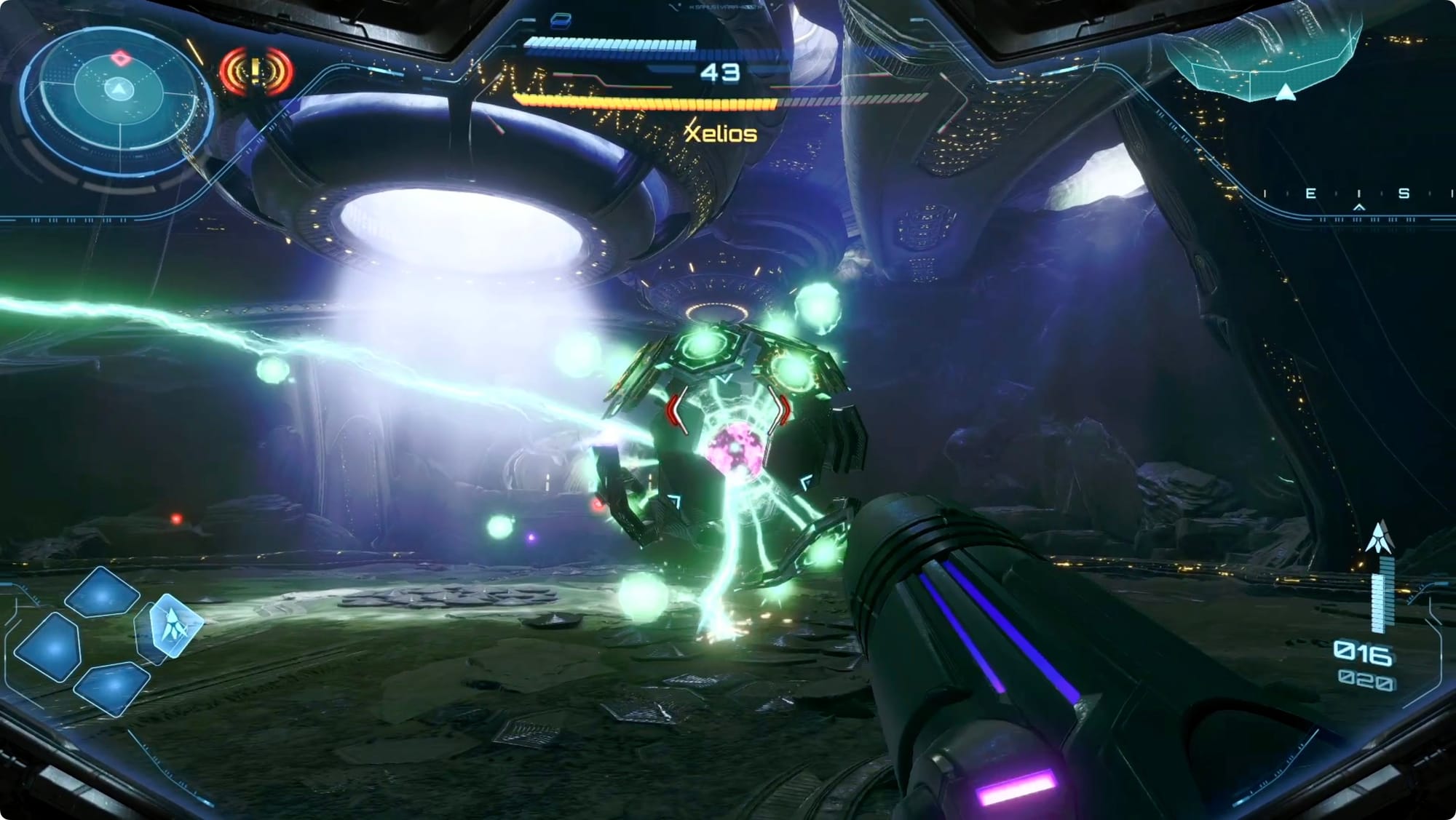Screen dimensions: 1456x820
Task: Click the red hazard warning indicator
Action: pyautogui.click(x=256, y=71)
